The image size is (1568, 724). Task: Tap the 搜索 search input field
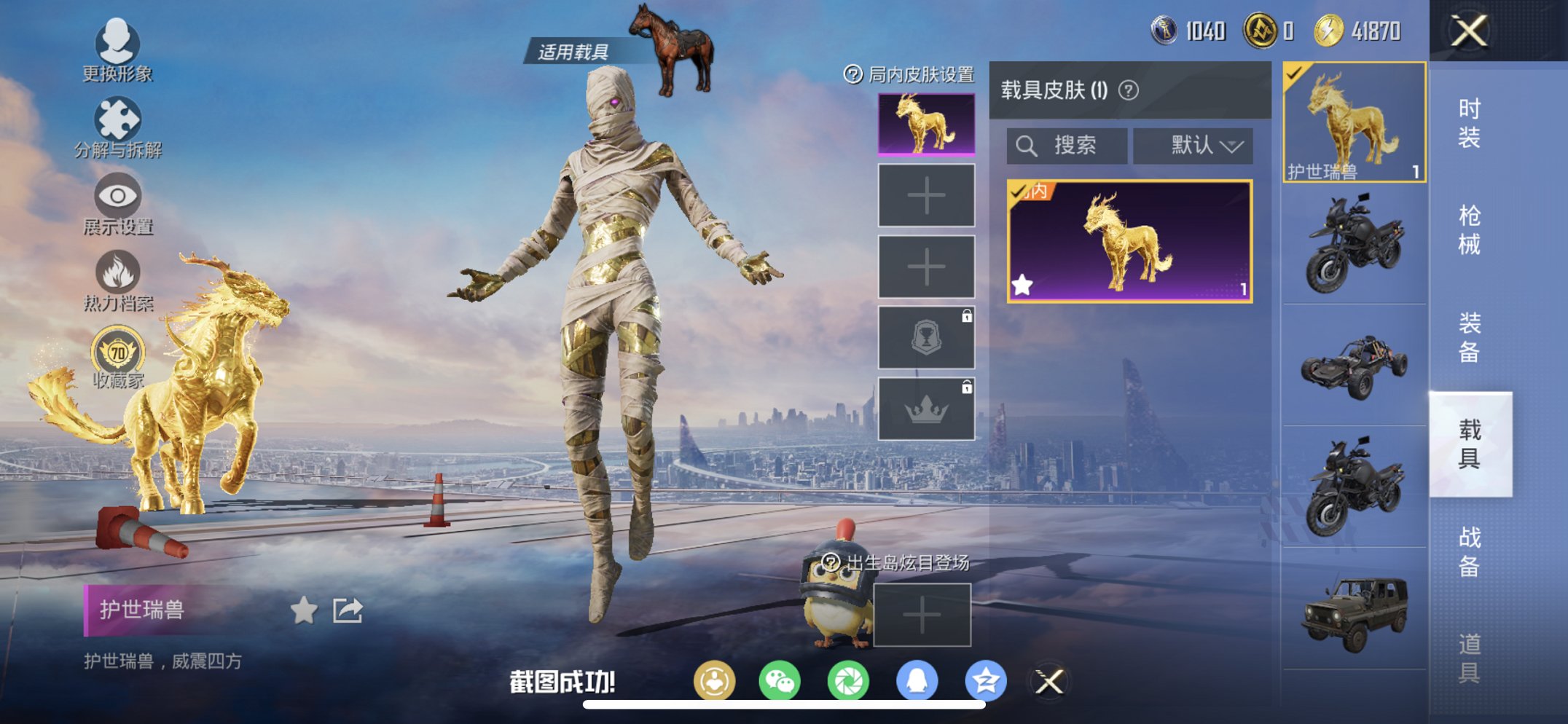click(1067, 145)
